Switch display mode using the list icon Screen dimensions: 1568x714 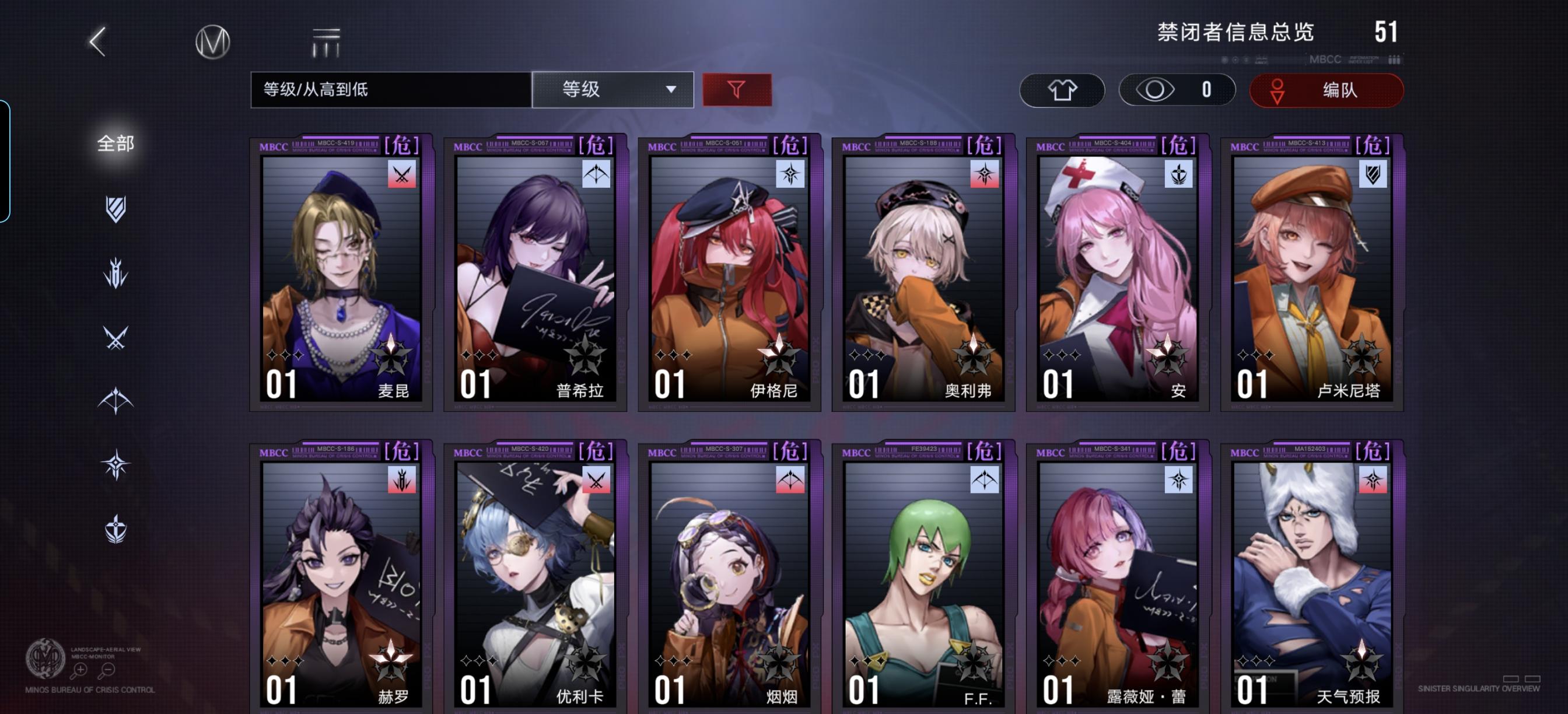[324, 41]
